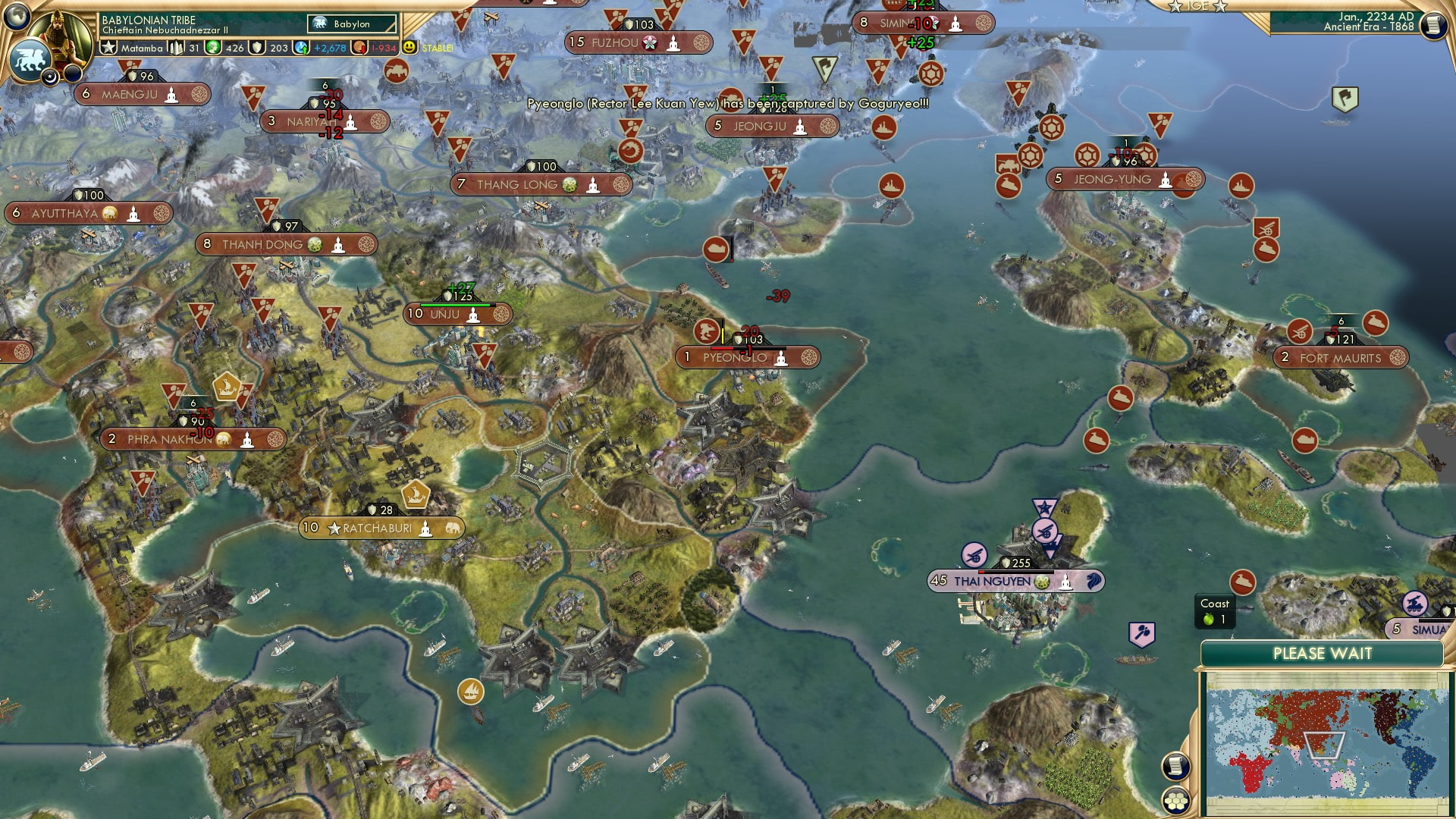1456x819 pixels.
Task: Switch to strategic view with hex grid icon
Action: 1175,799
